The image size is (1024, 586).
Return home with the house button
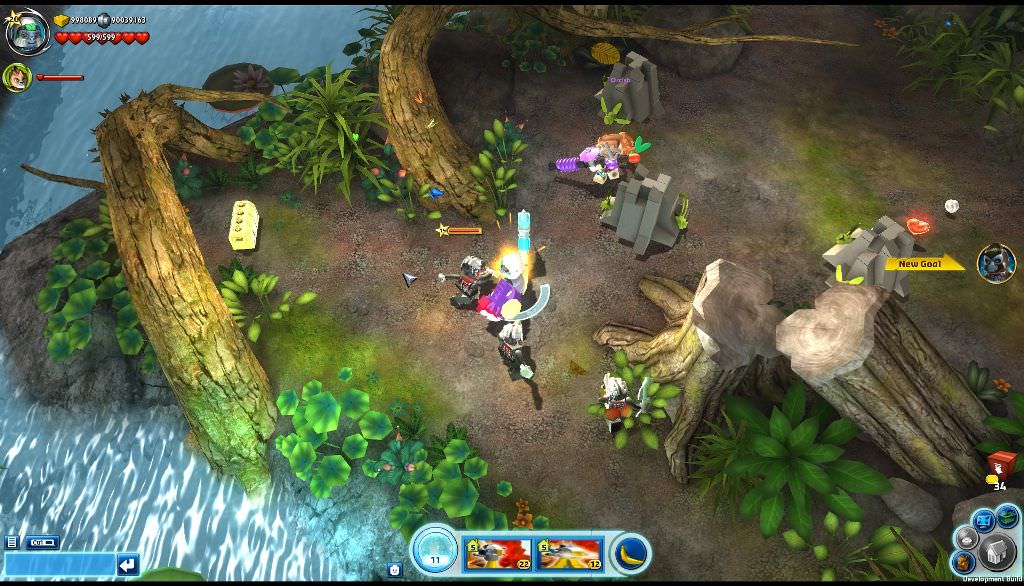[x=996, y=553]
